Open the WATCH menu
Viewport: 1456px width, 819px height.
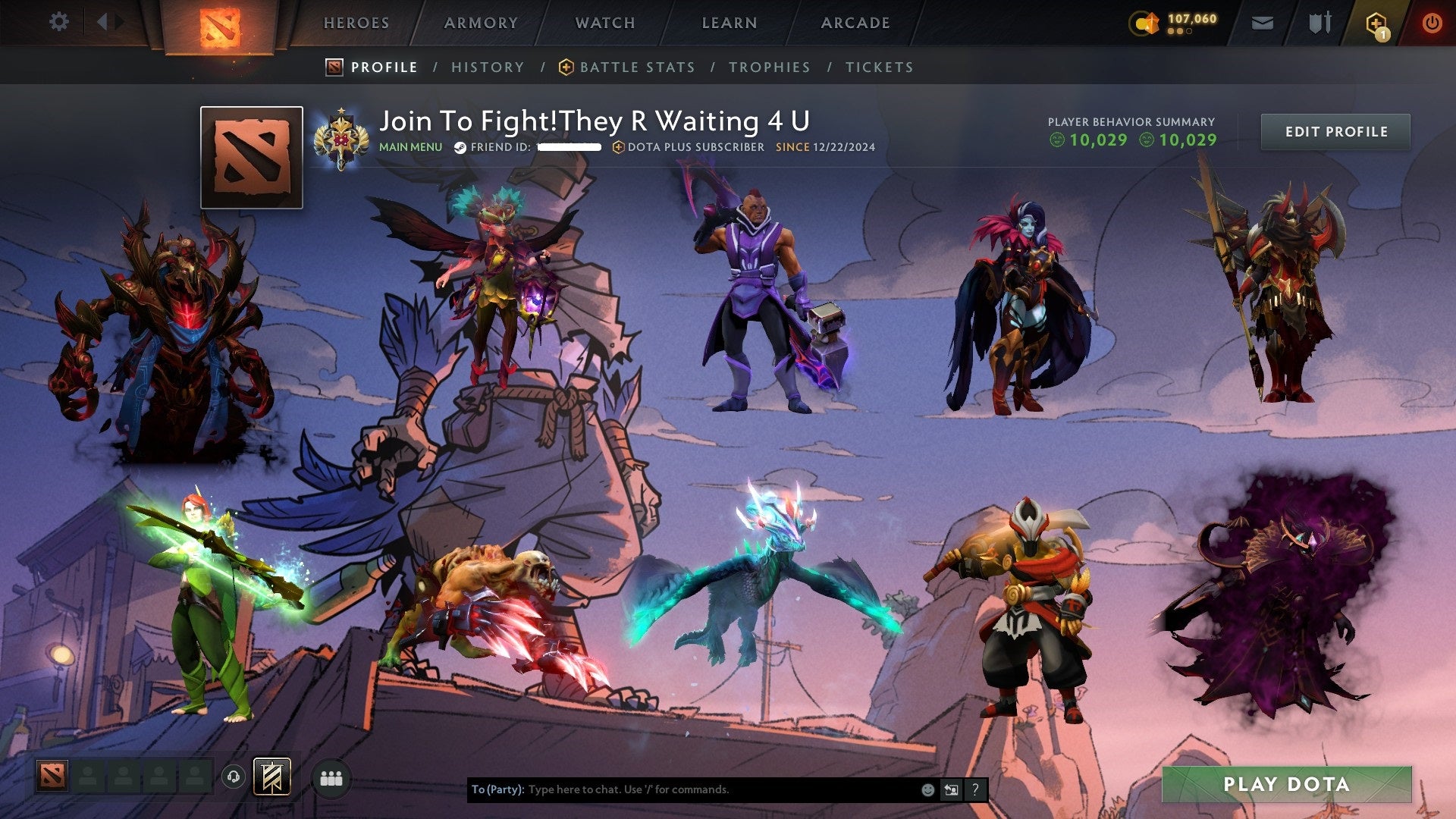(605, 23)
